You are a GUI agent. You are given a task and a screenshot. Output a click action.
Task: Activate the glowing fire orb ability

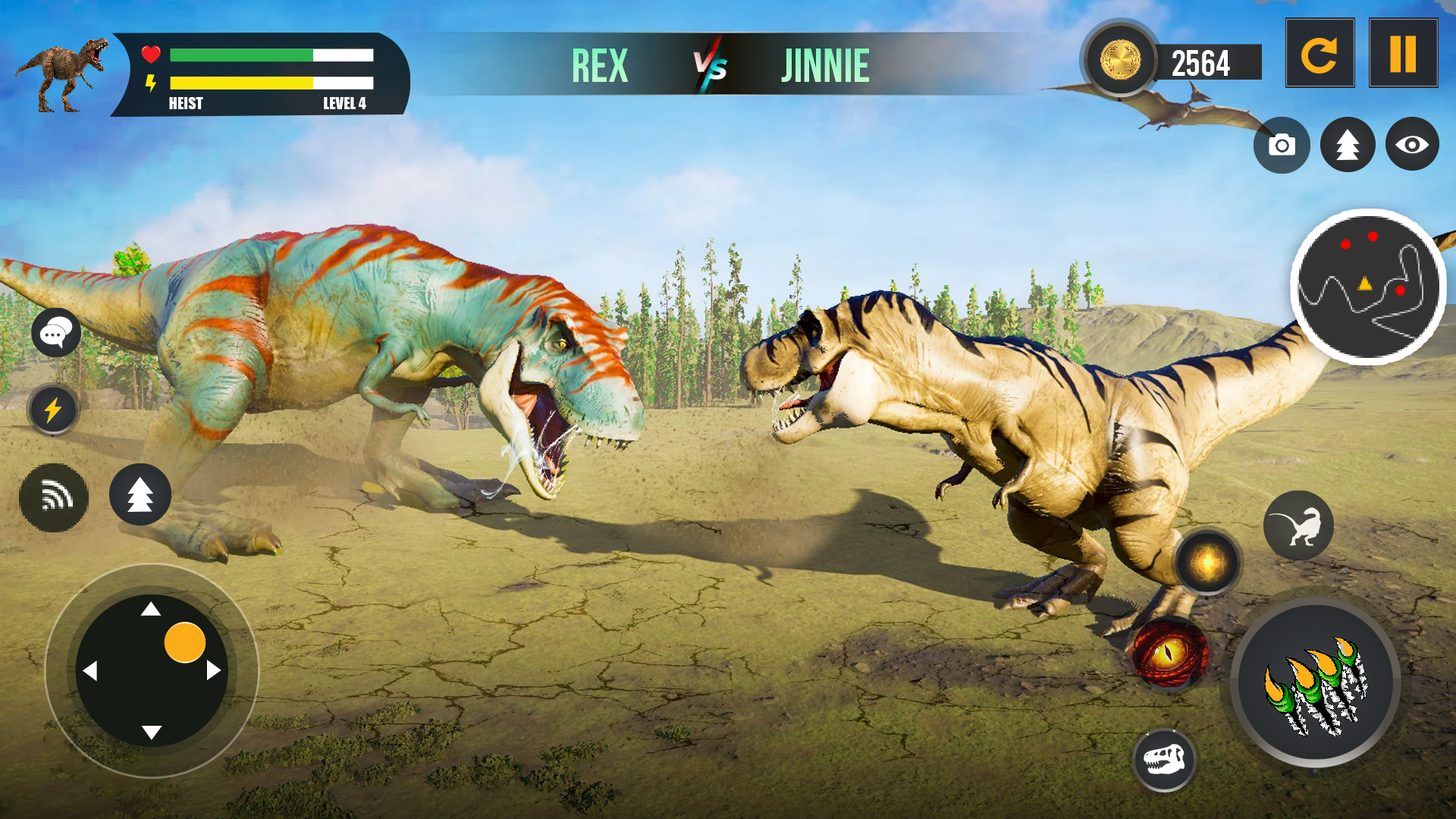pos(1207,563)
